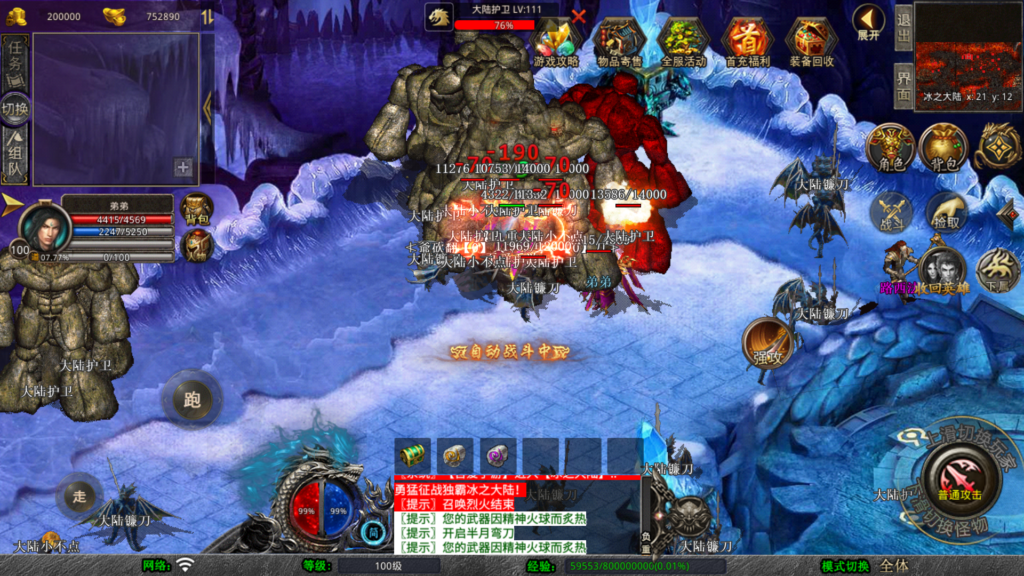The image size is (1024, 576).
Task: Click the 切换 switch button
Action: click(16, 108)
